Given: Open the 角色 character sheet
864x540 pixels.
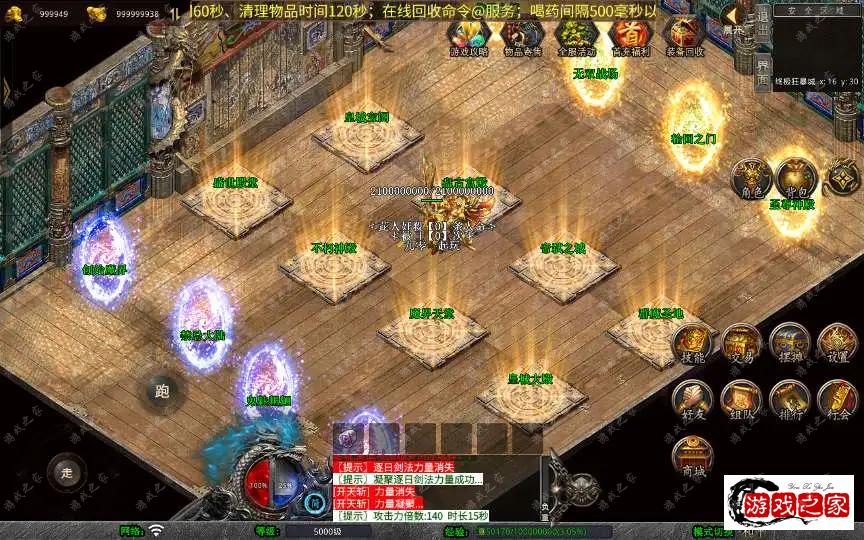Looking at the screenshot, I should pos(750,177).
